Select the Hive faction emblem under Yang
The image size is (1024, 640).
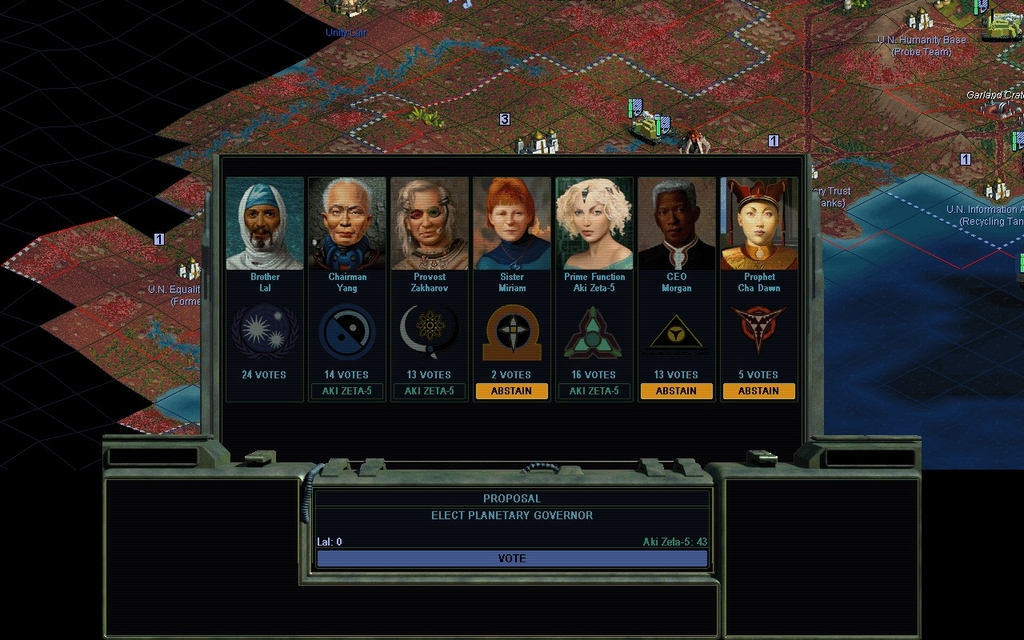347,332
